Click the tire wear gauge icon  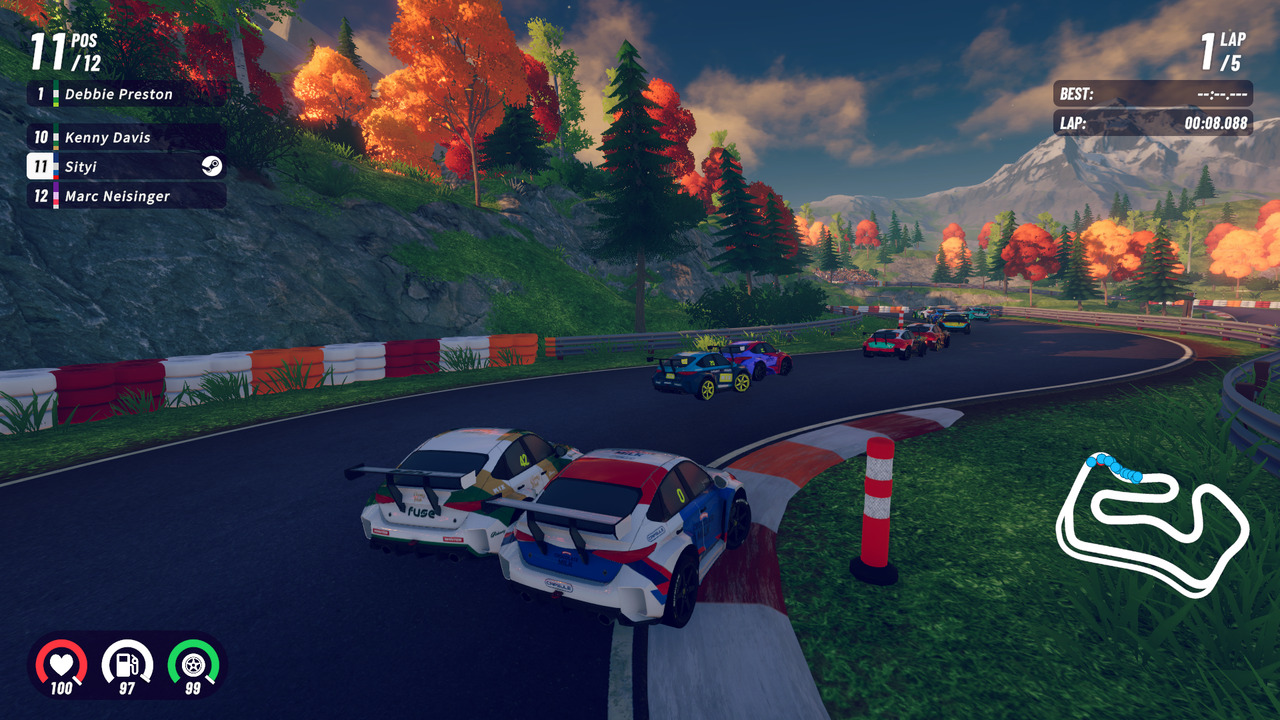pos(193,664)
